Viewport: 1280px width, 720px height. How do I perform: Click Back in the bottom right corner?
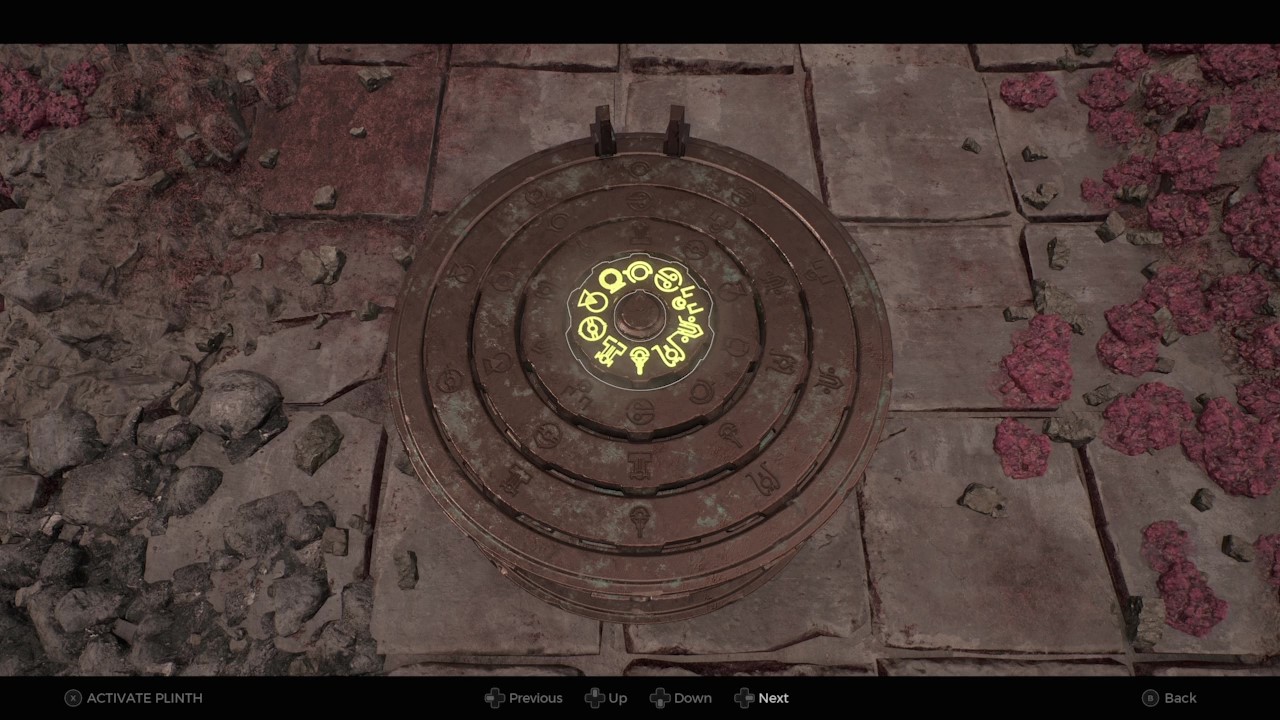coord(1180,698)
